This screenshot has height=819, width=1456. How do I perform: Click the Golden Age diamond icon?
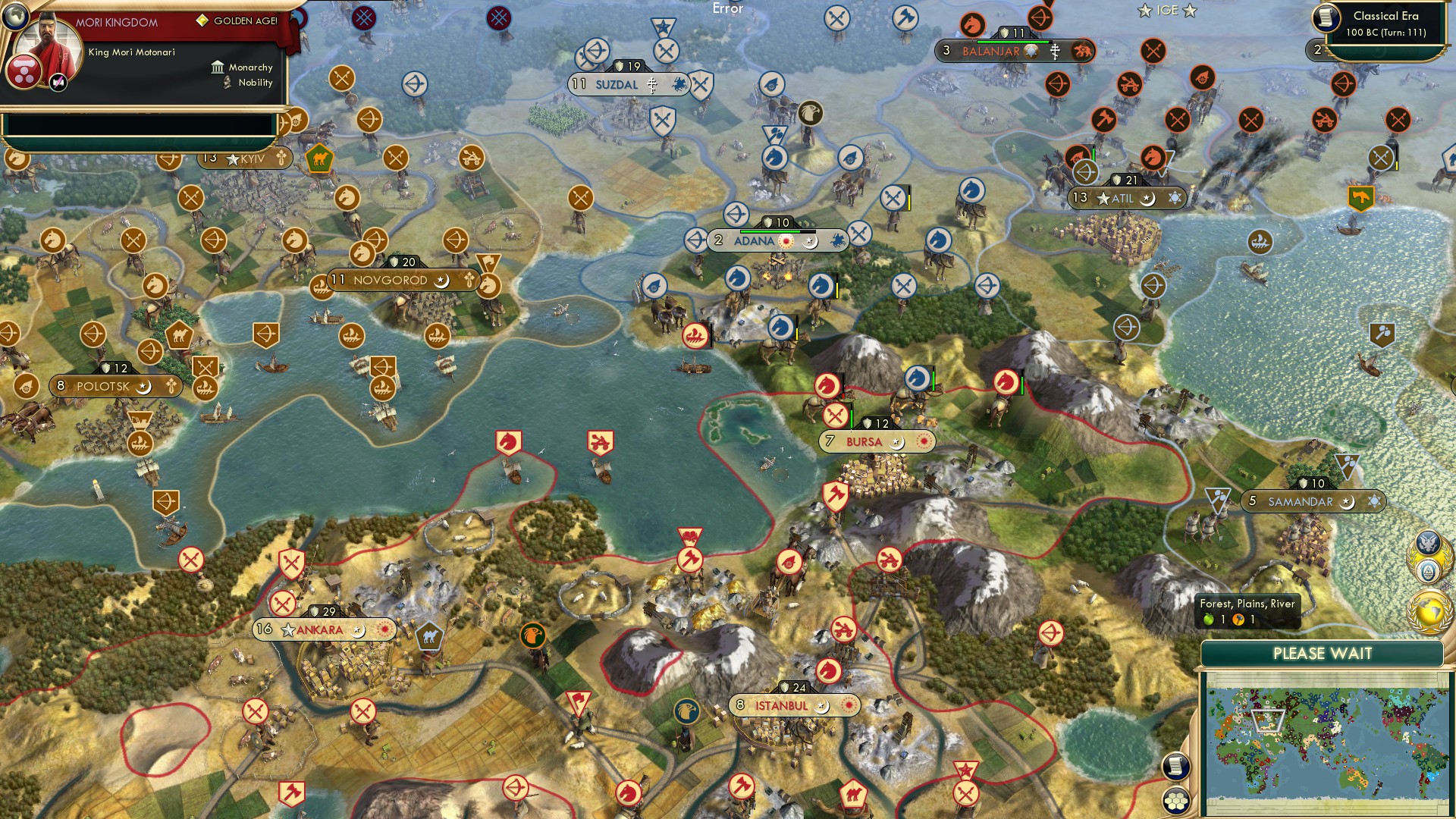click(x=202, y=20)
